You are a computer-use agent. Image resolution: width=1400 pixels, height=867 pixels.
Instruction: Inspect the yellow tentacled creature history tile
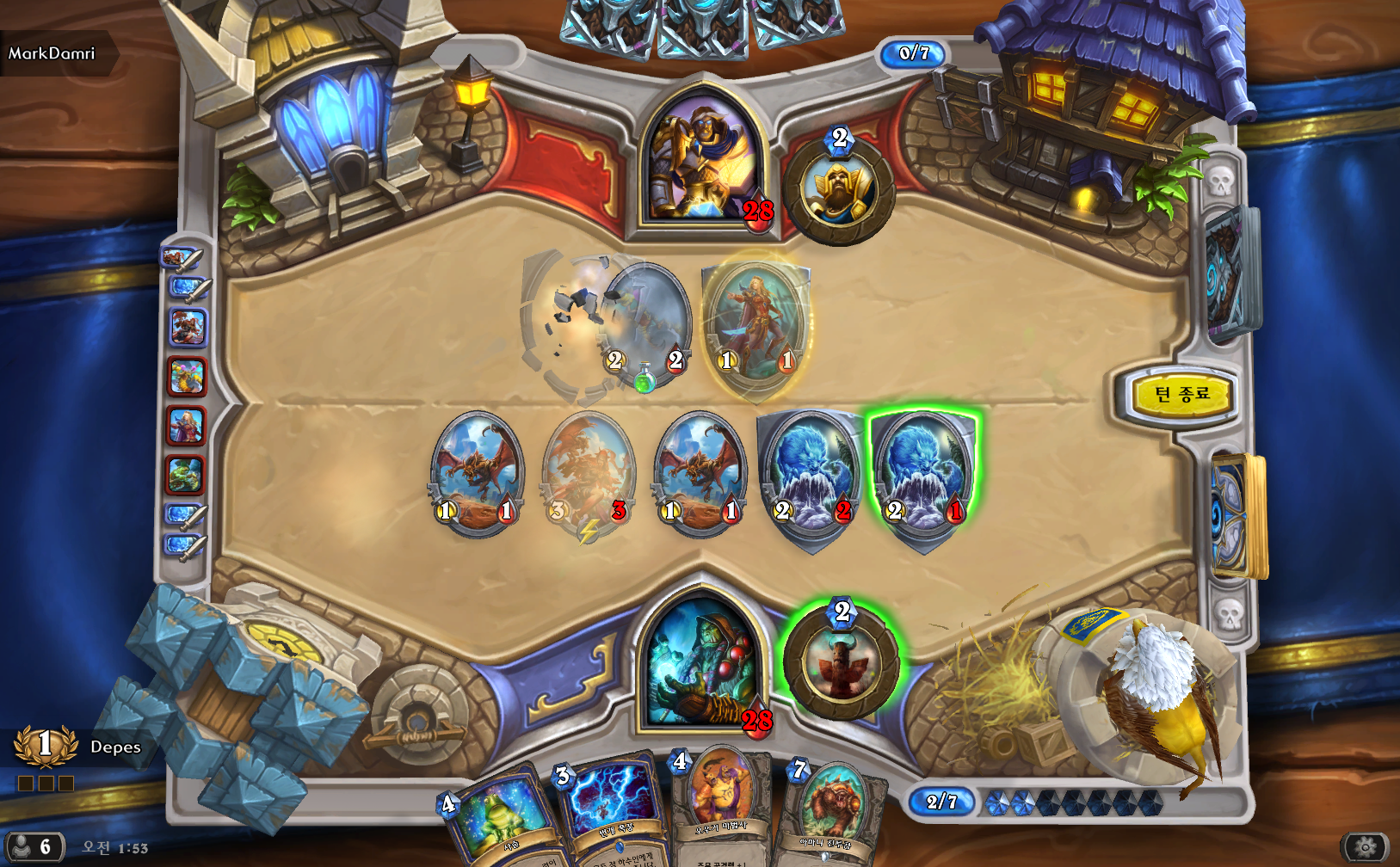click(x=186, y=377)
